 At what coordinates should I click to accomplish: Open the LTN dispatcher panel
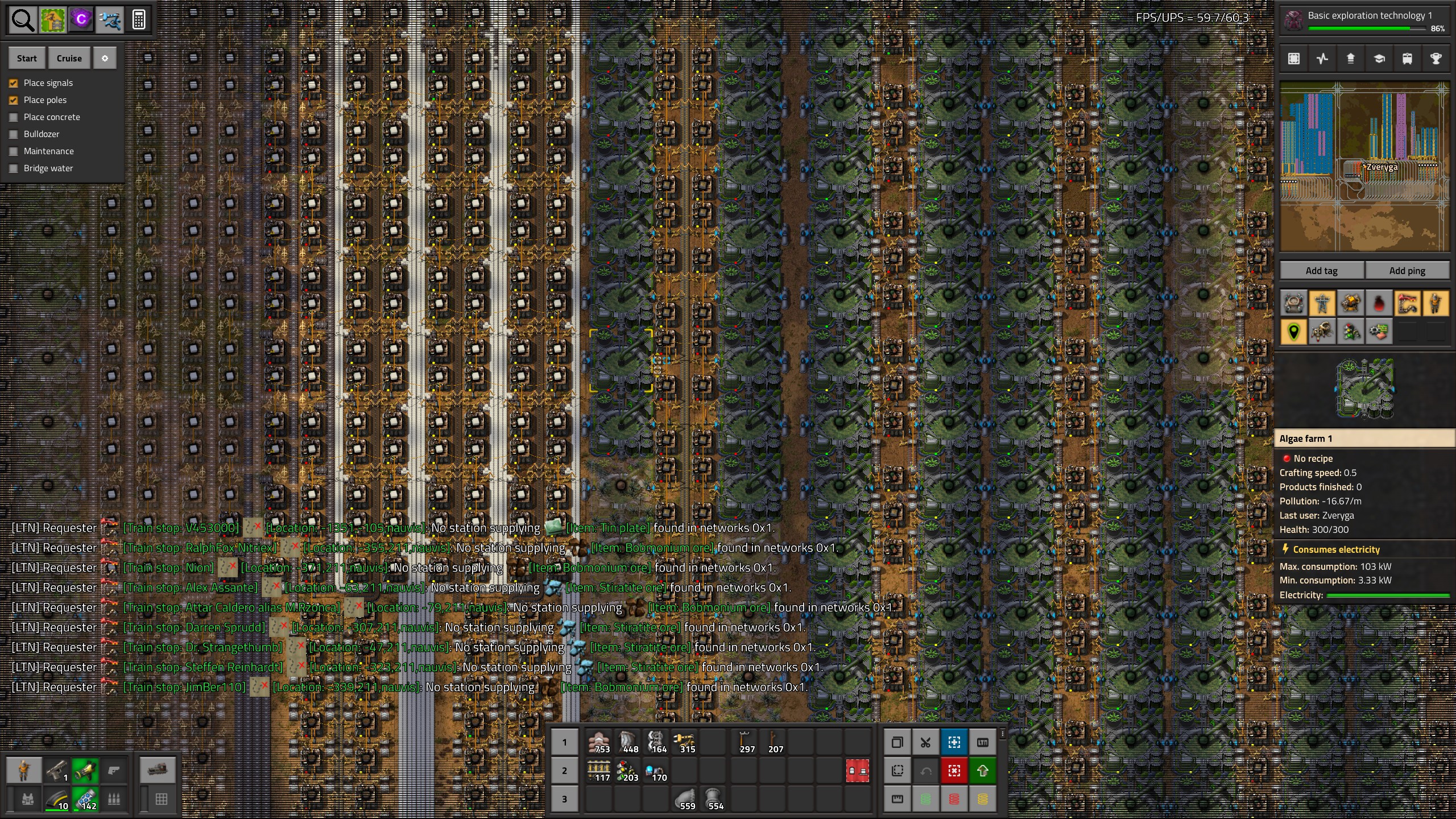[x=983, y=742]
